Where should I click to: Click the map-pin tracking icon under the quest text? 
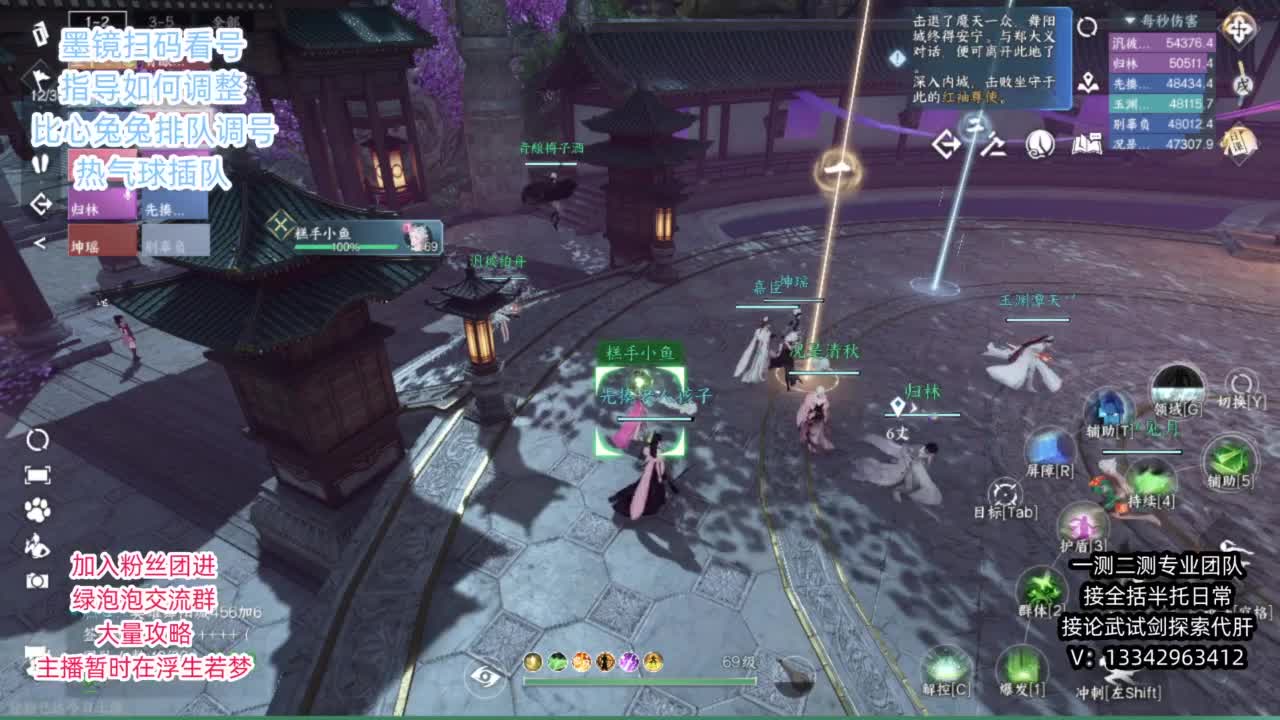1089,83
